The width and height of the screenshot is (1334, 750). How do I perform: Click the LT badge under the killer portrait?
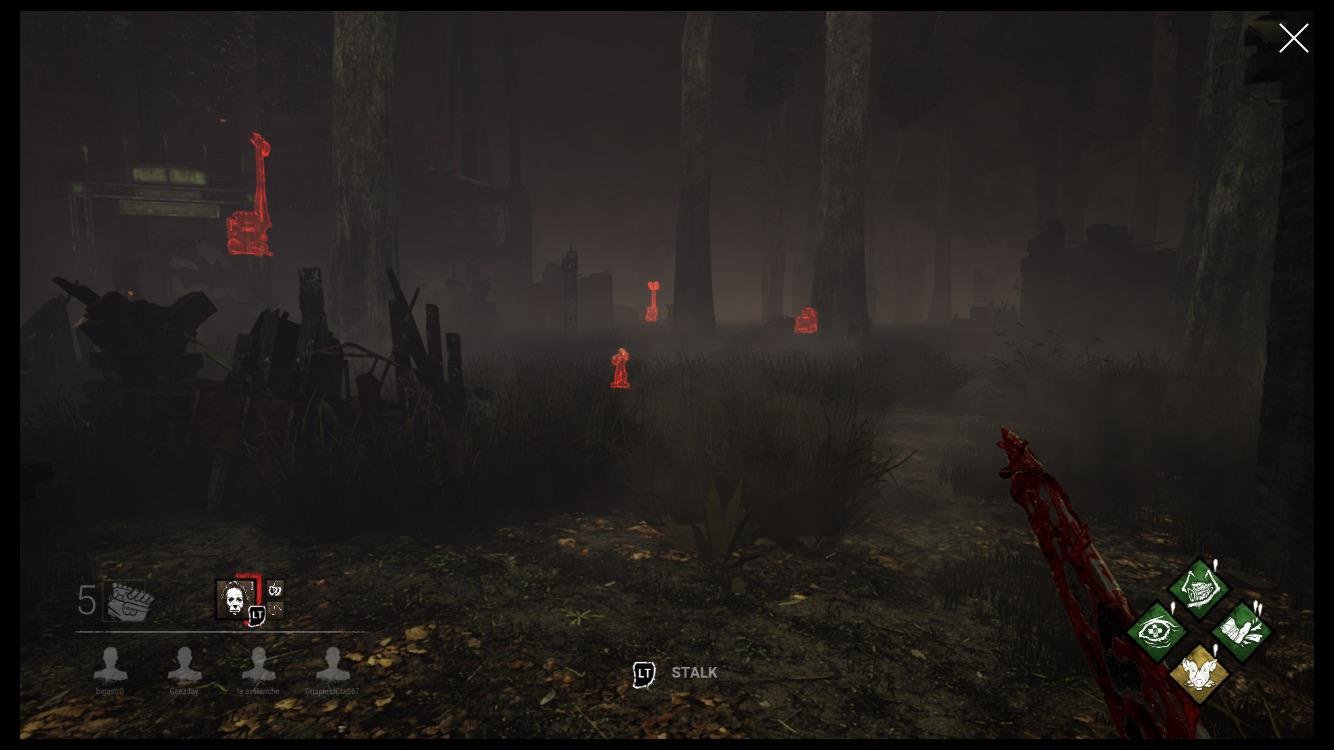[258, 615]
